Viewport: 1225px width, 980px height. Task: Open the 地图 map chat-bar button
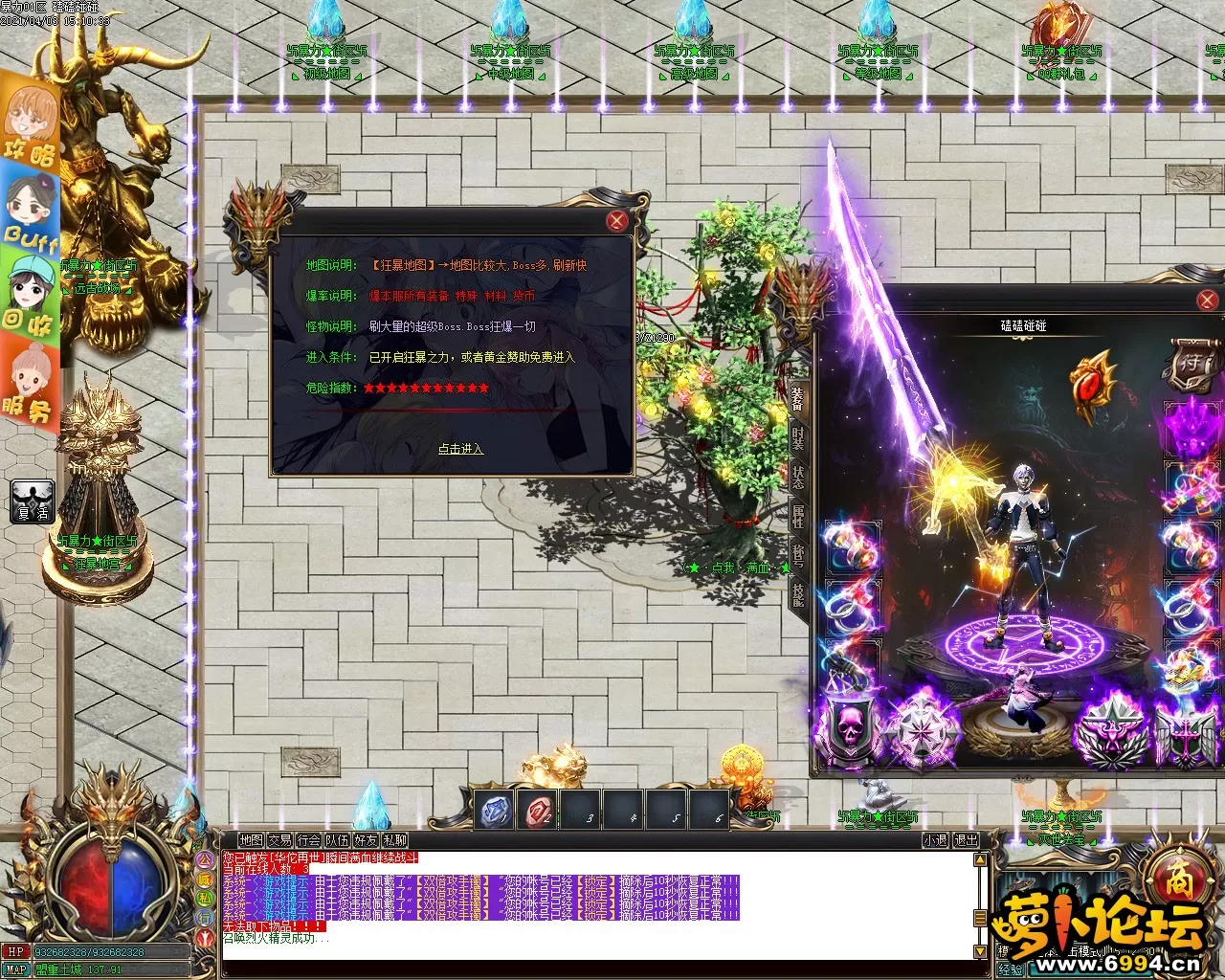point(252,840)
